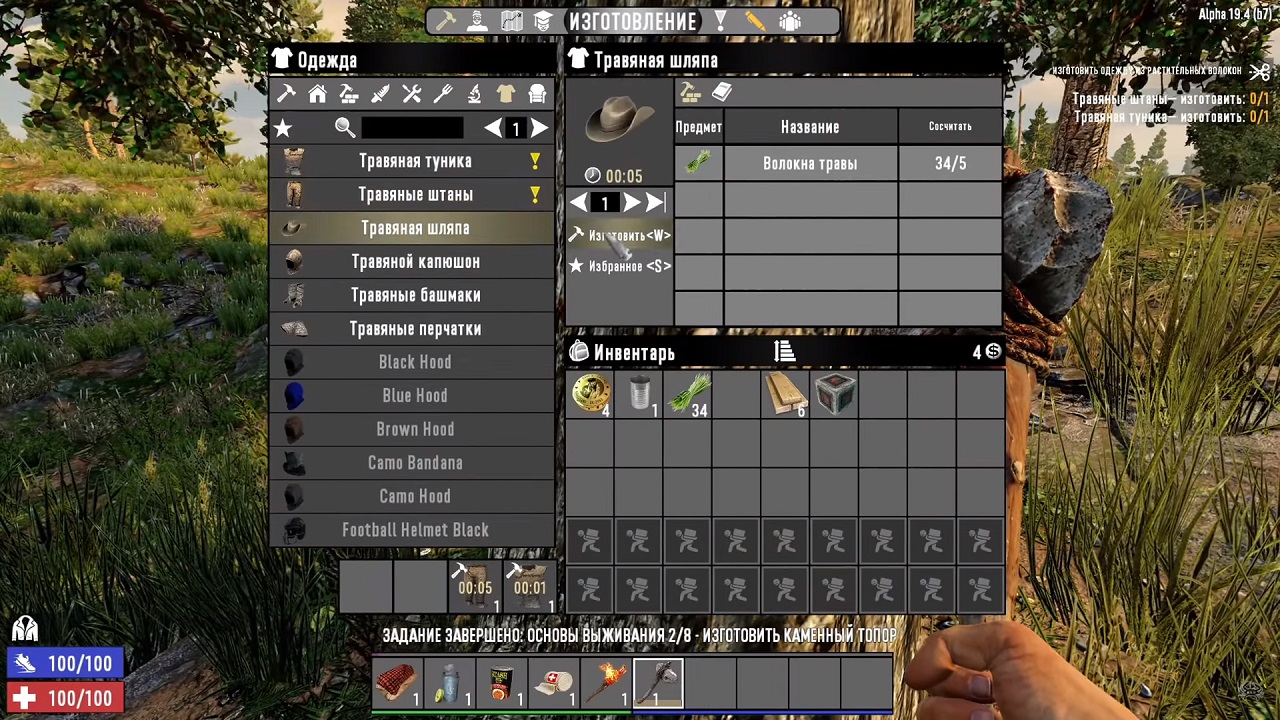Select the clothing shirt crafting category
The image size is (1280, 720).
click(x=505, y=93)
